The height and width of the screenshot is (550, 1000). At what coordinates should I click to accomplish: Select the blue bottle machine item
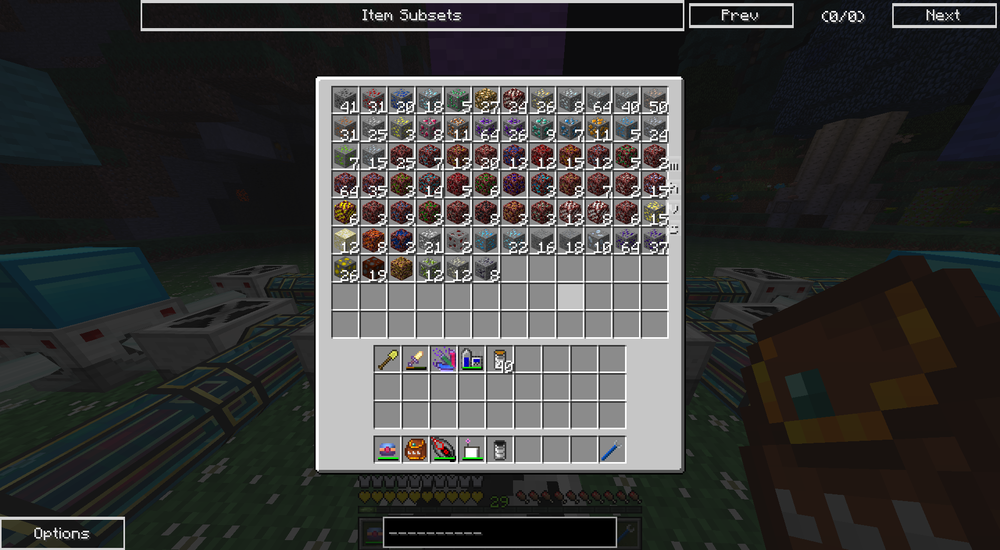pos(472,359)
